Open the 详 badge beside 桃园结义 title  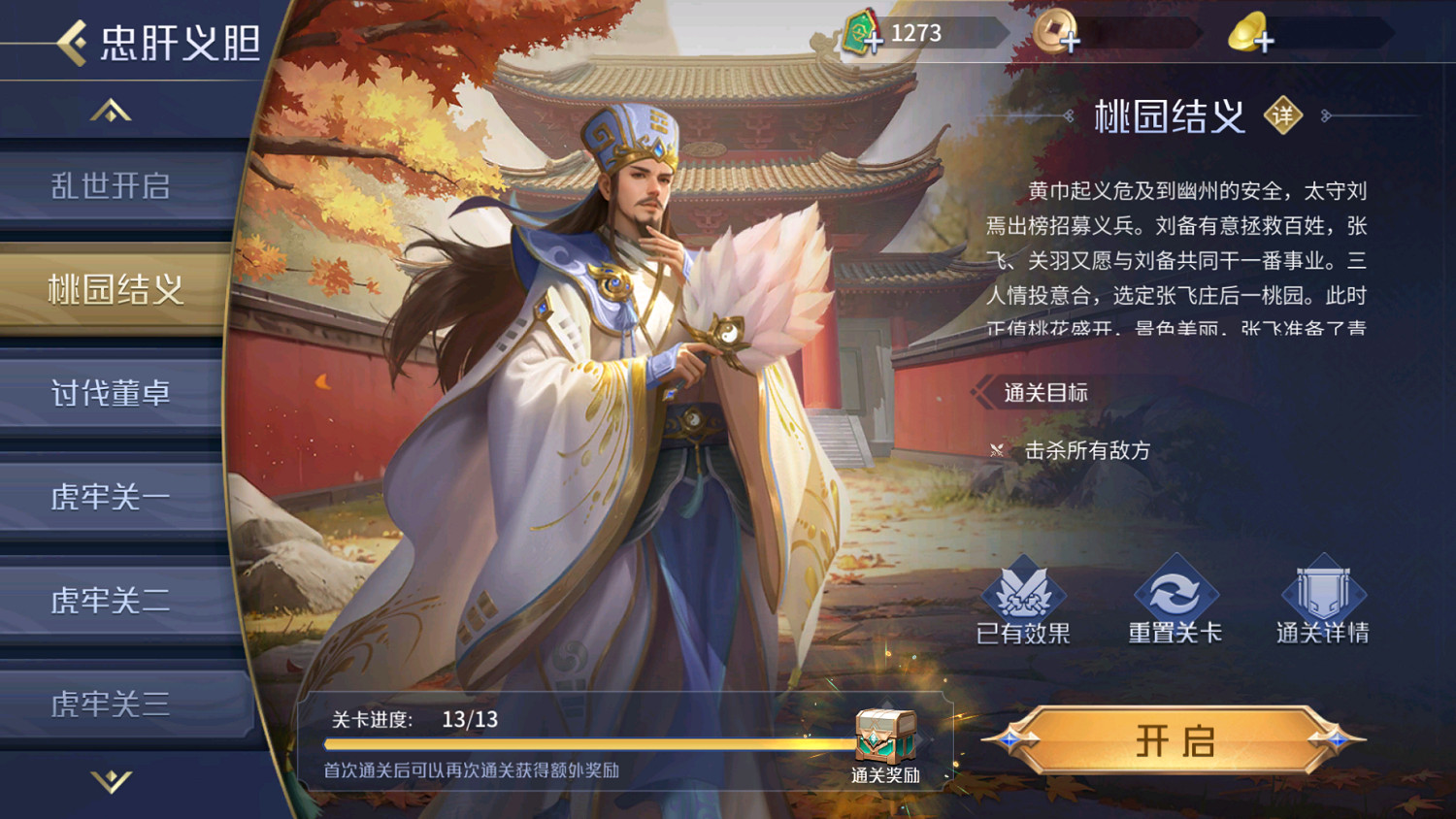[1283, 115]
